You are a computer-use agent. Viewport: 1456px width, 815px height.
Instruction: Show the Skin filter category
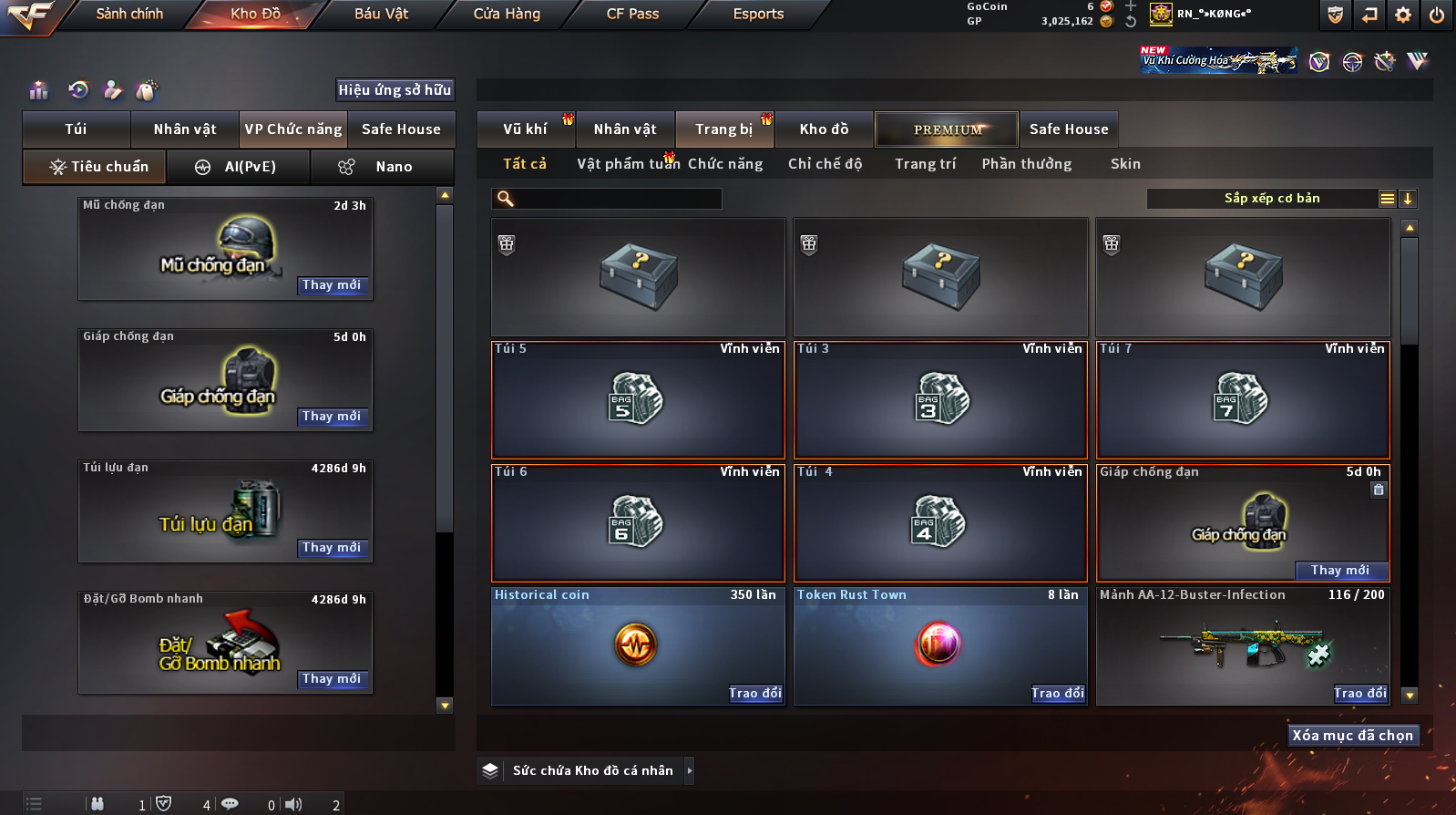click(1125, 164)
